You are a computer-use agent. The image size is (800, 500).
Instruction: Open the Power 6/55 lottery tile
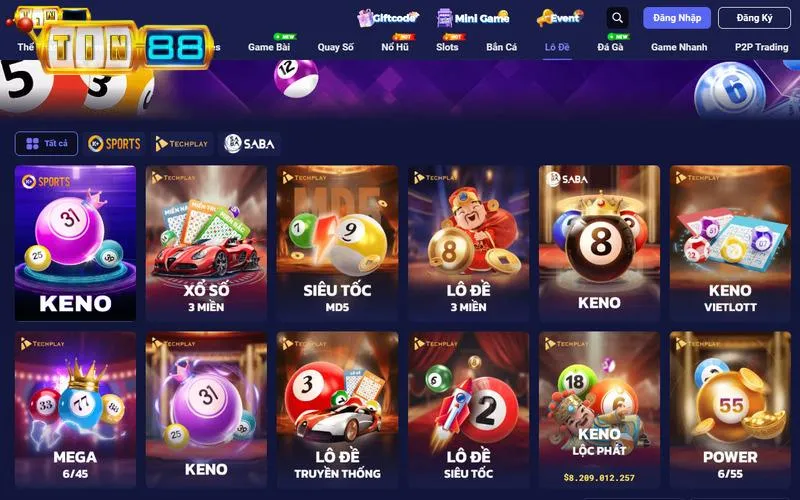[730, 409]
